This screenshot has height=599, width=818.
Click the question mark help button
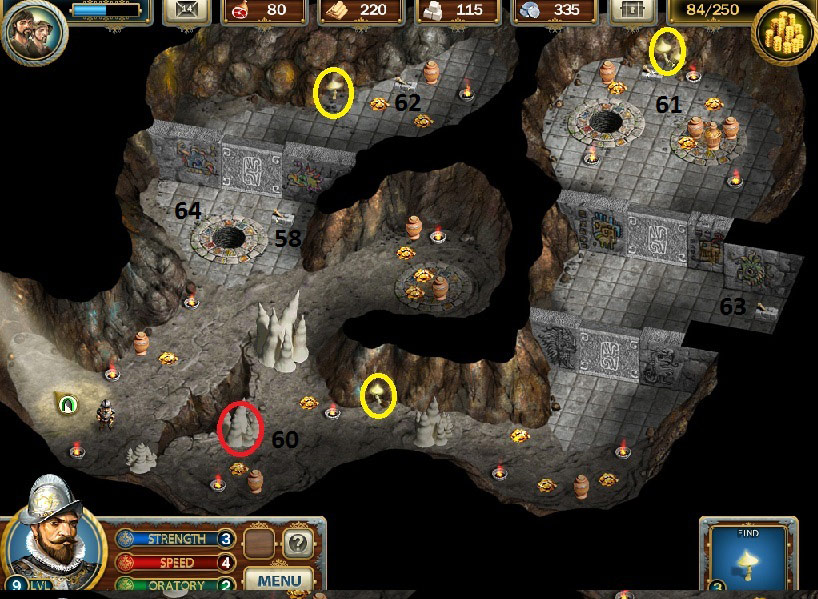point(296,545)
